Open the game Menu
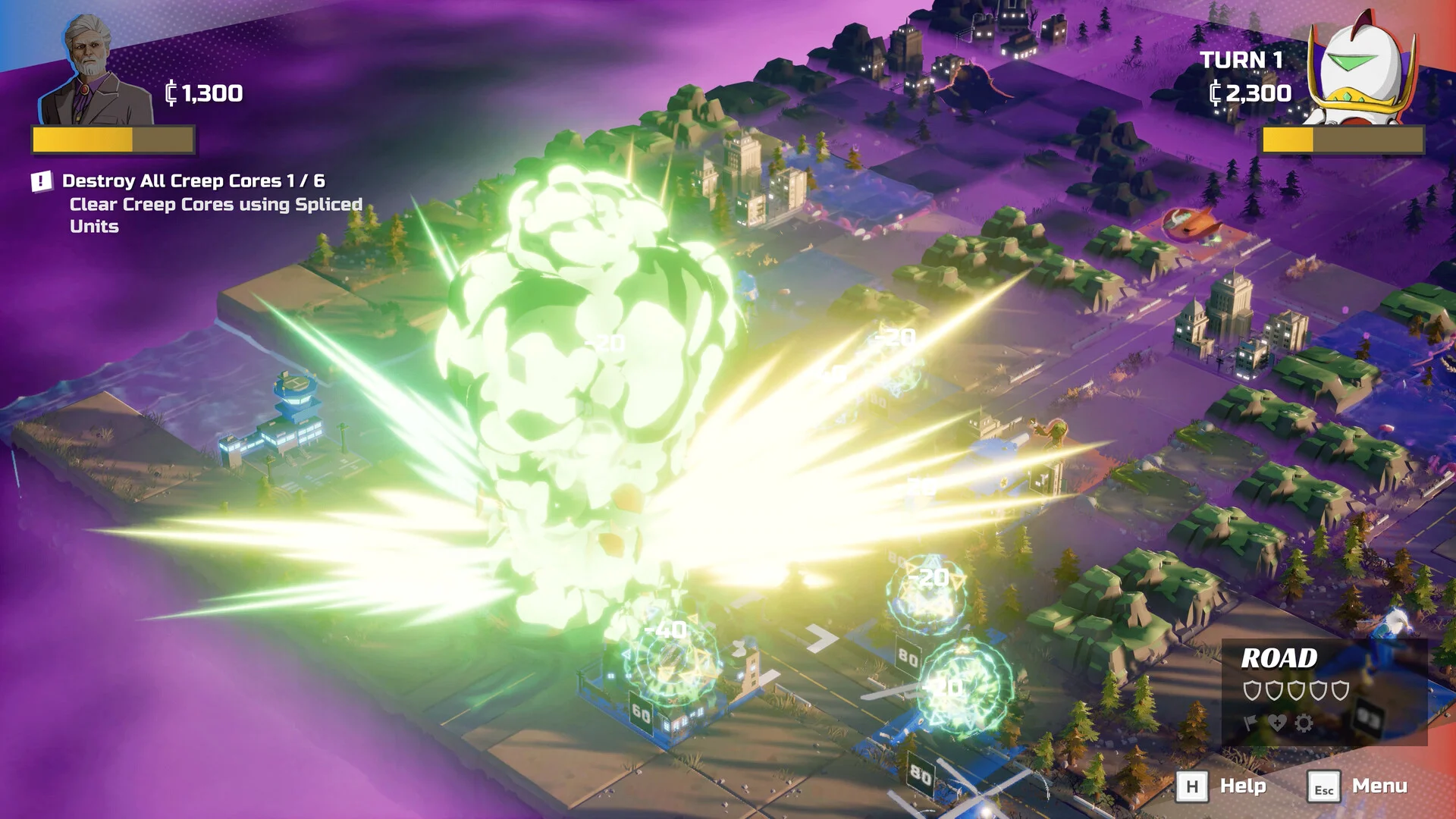 tap(1359, 786)
